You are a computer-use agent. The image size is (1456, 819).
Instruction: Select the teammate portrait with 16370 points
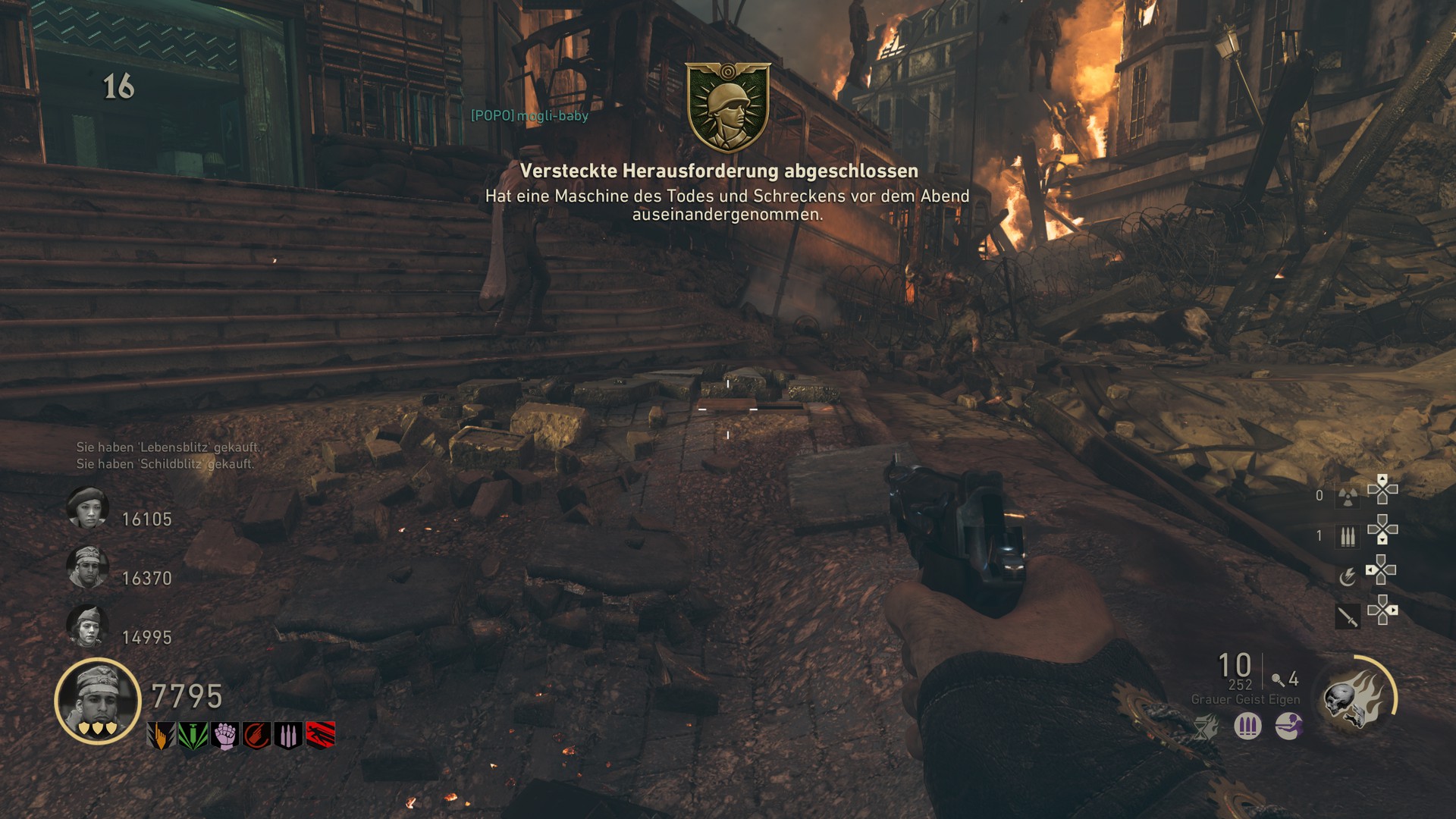[88, 567]
